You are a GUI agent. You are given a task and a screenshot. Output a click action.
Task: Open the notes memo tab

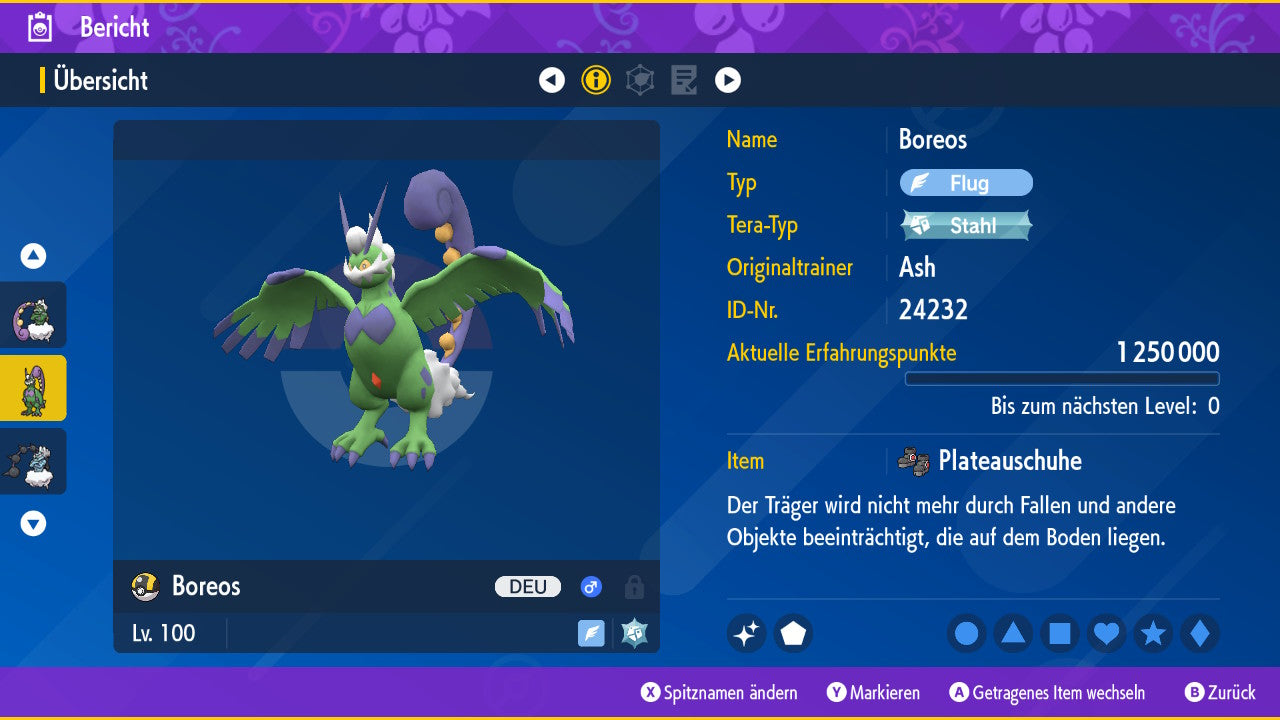click(x=684, y=80)
